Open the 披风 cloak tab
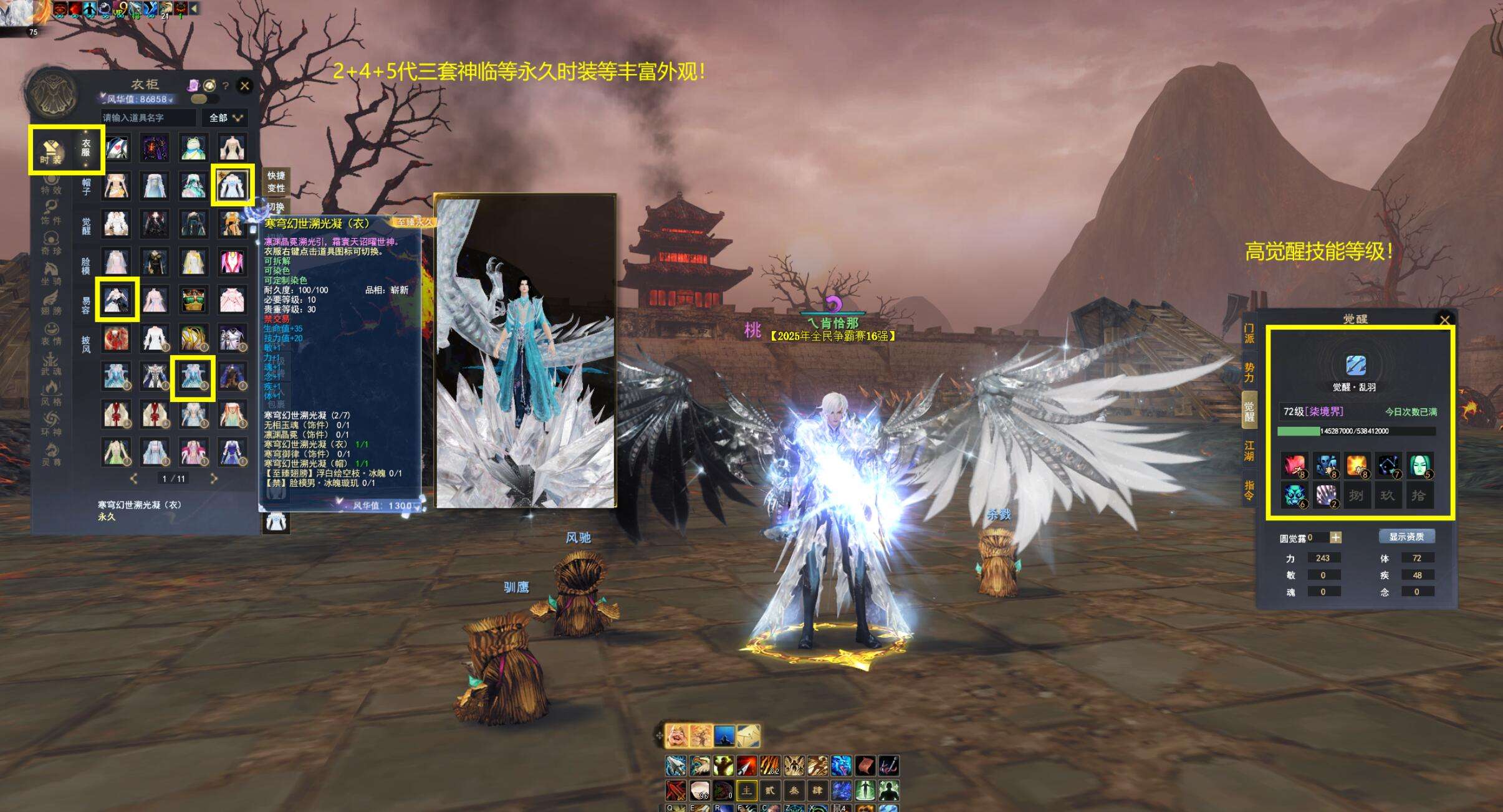1503x812 pixels. (x=86, y=345)
